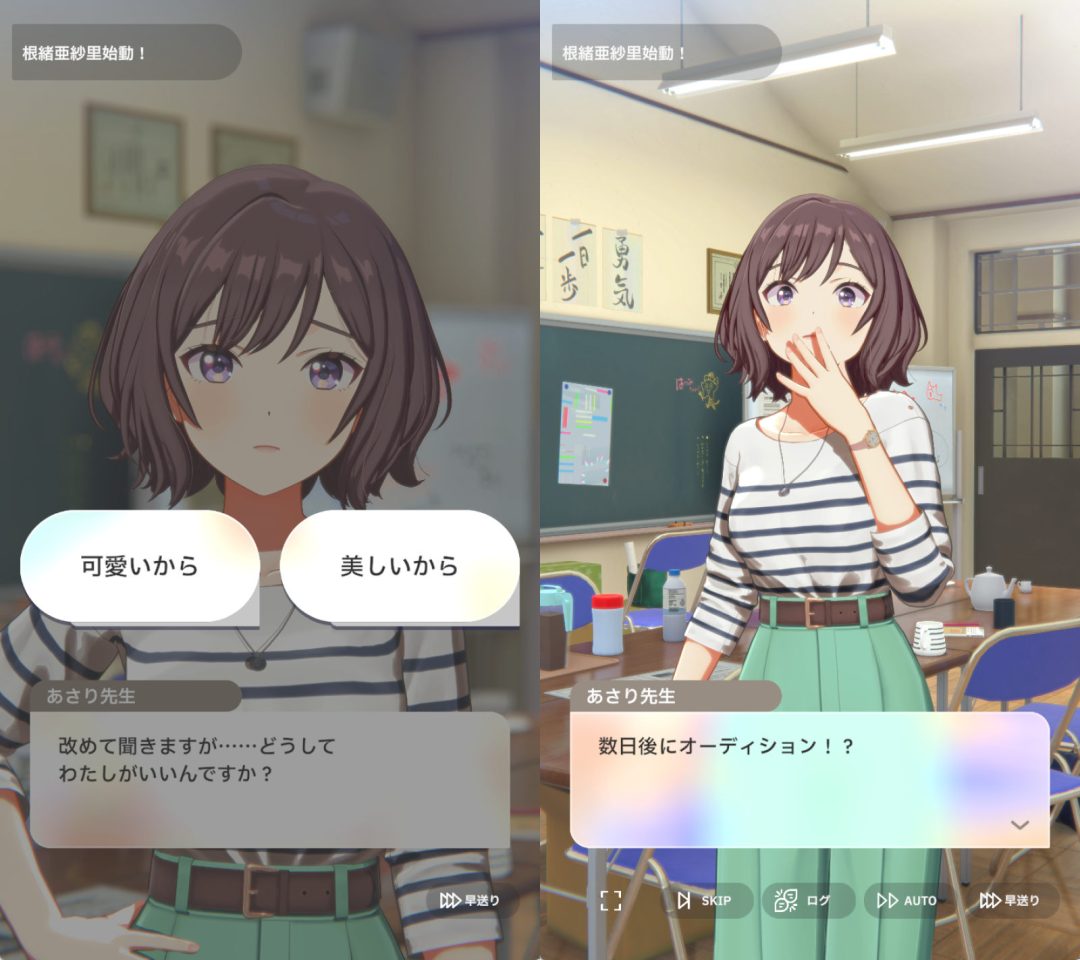Click the SKIP button
The width and height of the screenshot is (1080, 960).
point(704,901)
